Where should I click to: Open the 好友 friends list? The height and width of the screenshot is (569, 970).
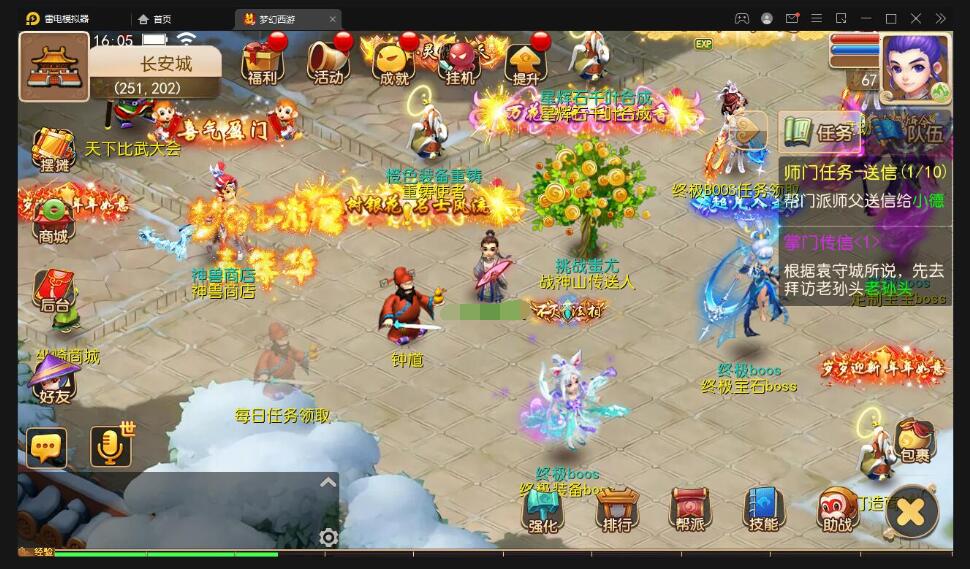54,380
